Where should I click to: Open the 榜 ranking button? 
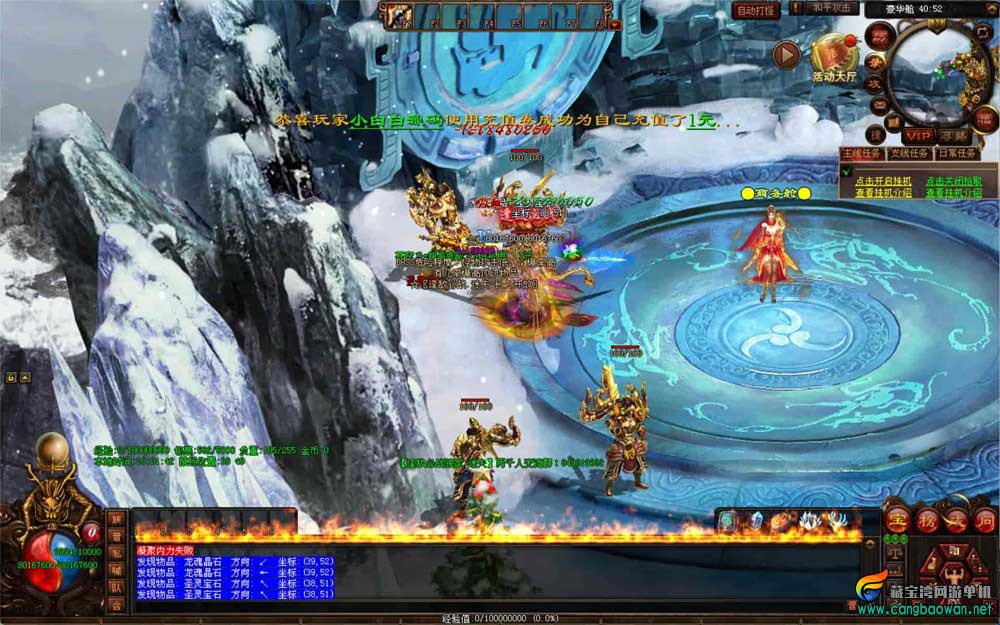point(928,522)
